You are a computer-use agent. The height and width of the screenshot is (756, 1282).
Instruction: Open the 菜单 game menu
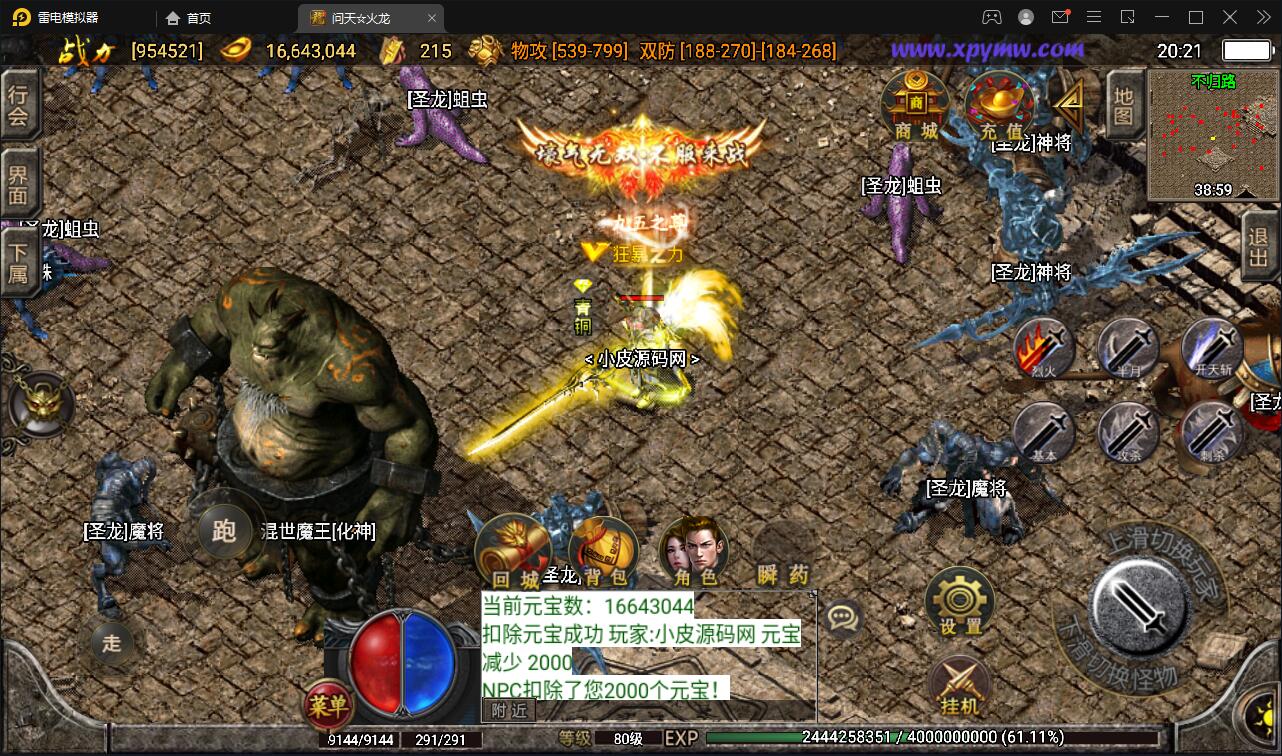(x=330, y=706)
